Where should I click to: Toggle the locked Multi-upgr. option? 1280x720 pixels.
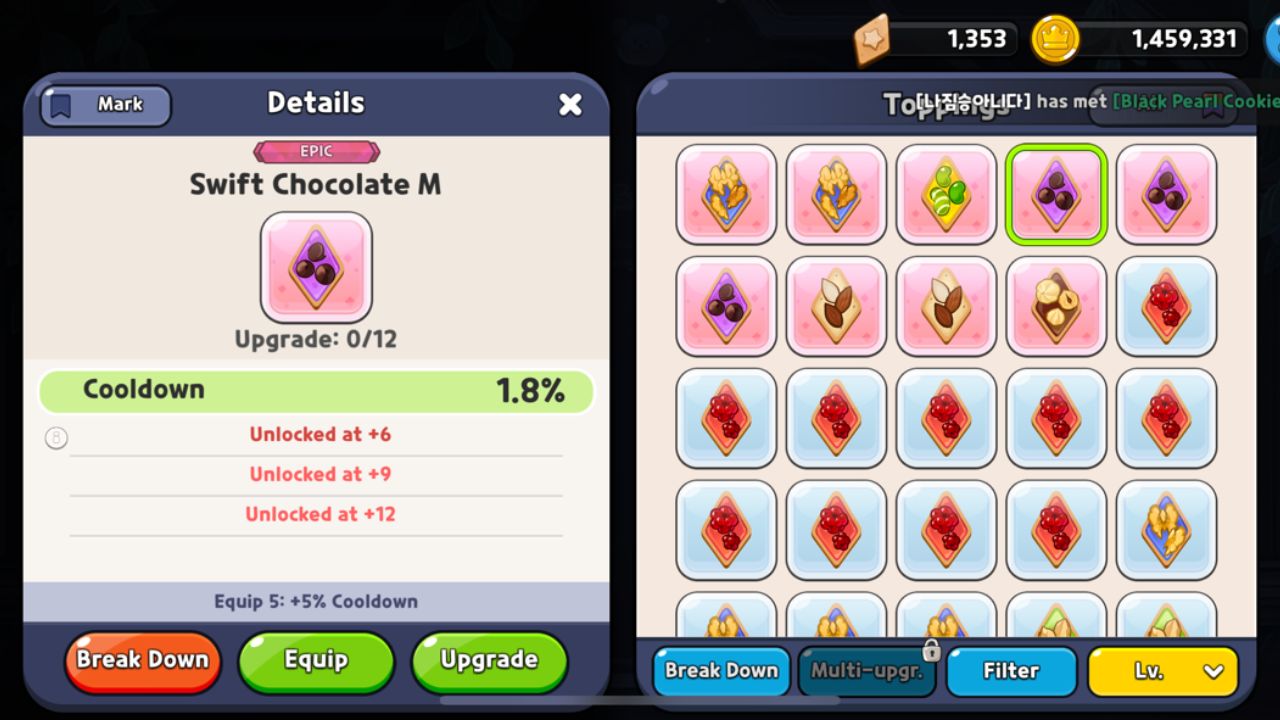click(x=864, y=671)
